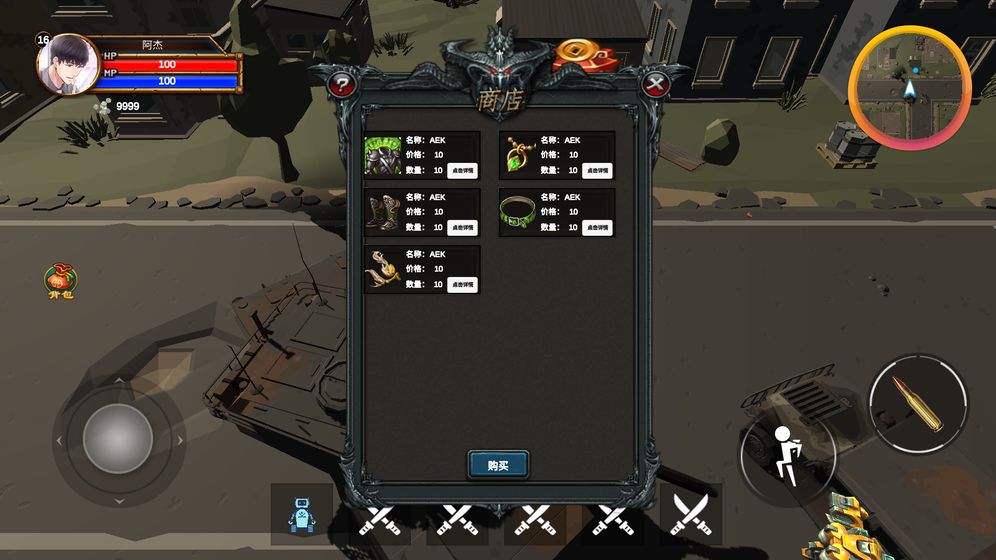Choose the green belt item
The width and height of the screenshot is (996, 560).
519,213
